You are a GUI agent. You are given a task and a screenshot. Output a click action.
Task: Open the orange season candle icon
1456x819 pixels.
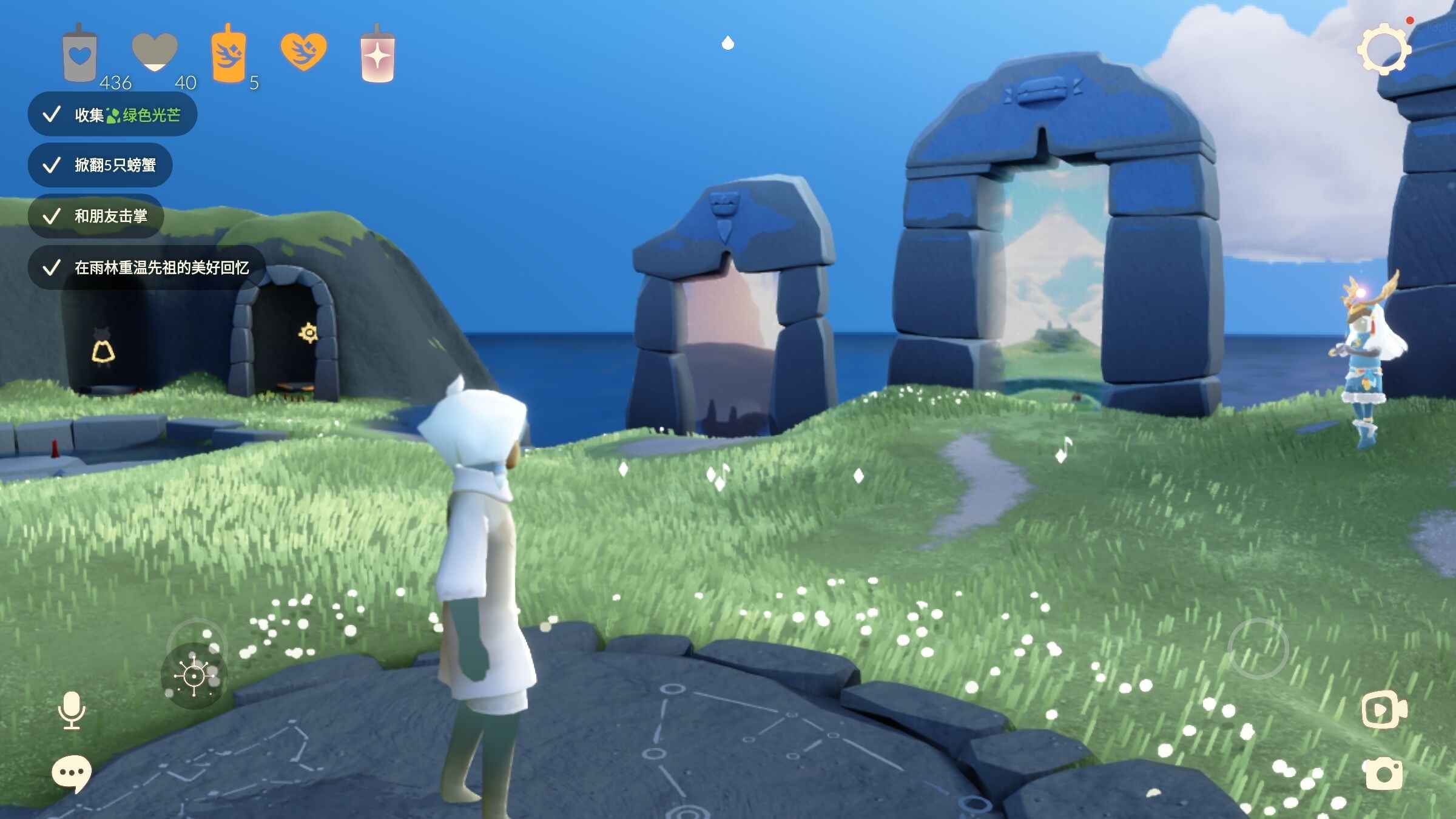pyautogui.click(x=228, y=55)
